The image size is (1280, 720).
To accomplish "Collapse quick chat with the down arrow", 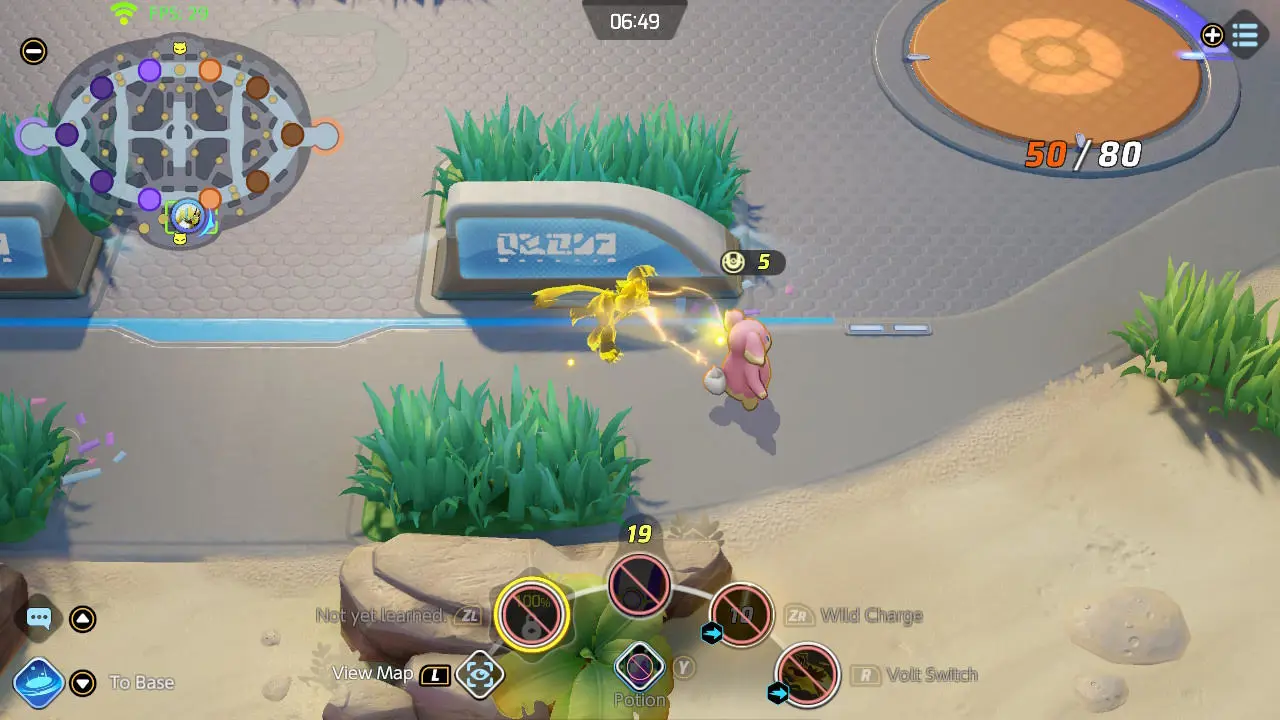I will 84,682.
